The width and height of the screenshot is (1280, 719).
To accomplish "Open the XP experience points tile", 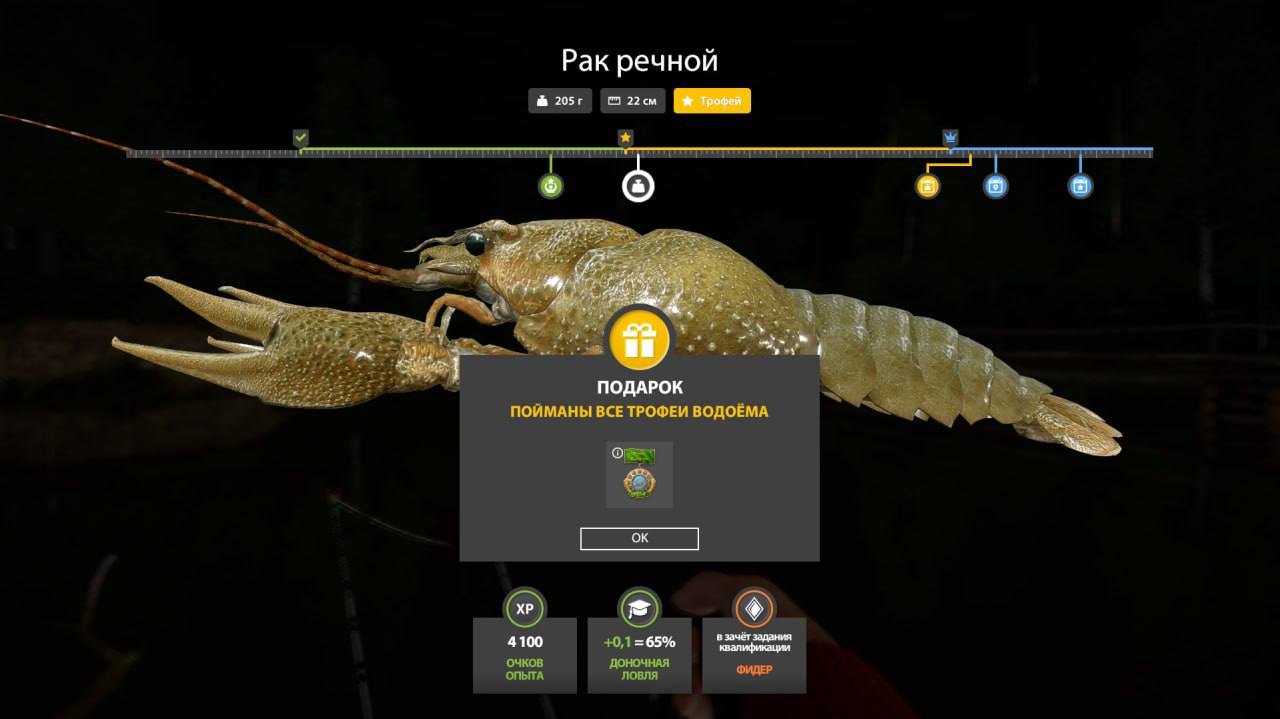I will (525, 642).
